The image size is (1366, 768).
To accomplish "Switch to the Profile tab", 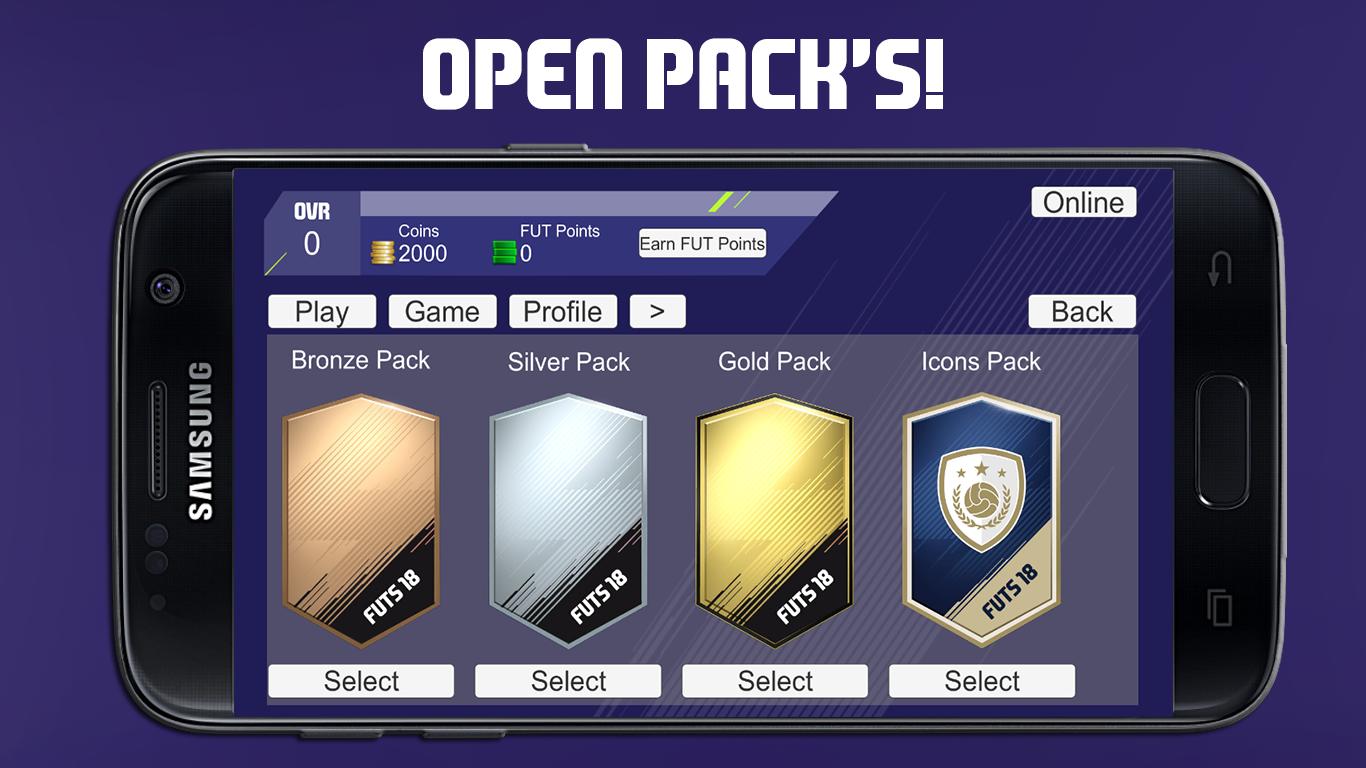I will (x=562, y=311).
